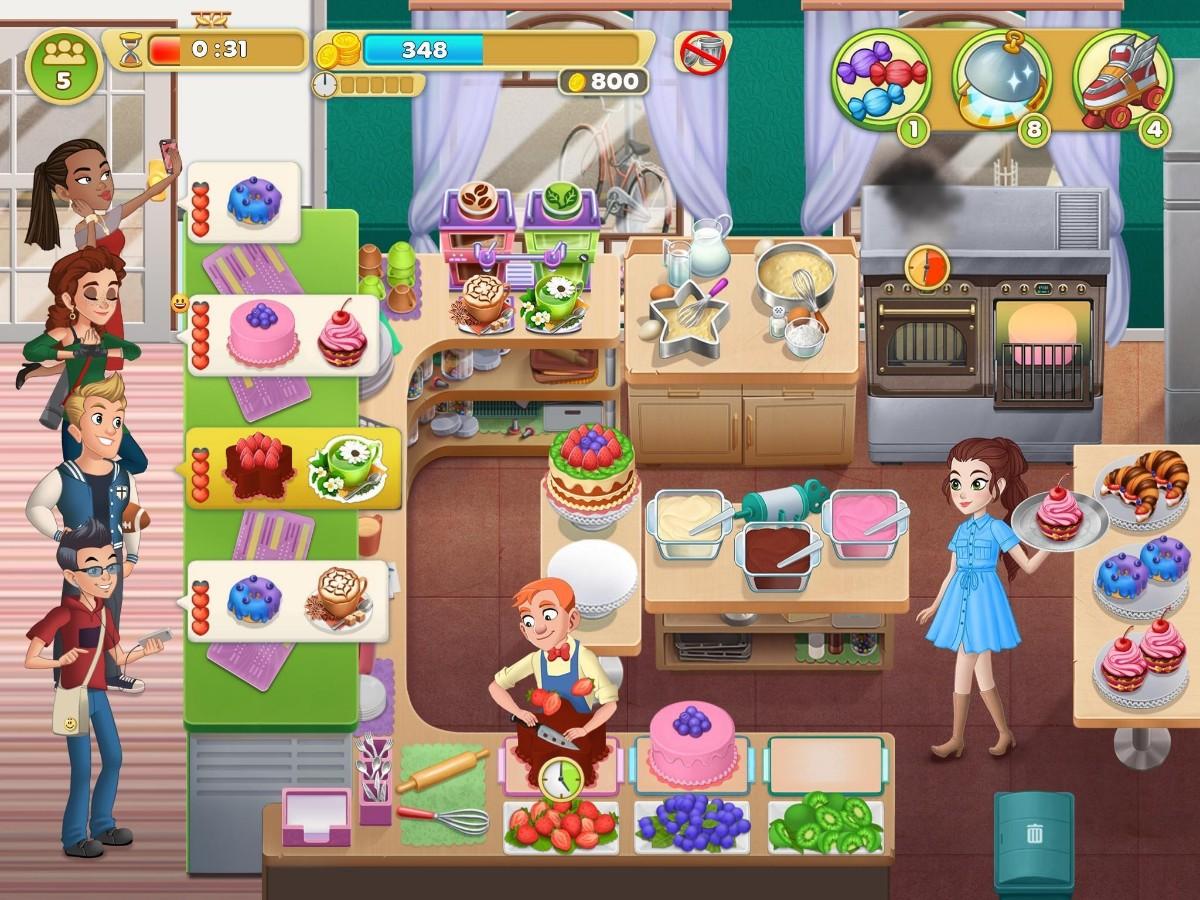
Task: Select the donut and cappuccino order bubble
Action: point(288,600)
